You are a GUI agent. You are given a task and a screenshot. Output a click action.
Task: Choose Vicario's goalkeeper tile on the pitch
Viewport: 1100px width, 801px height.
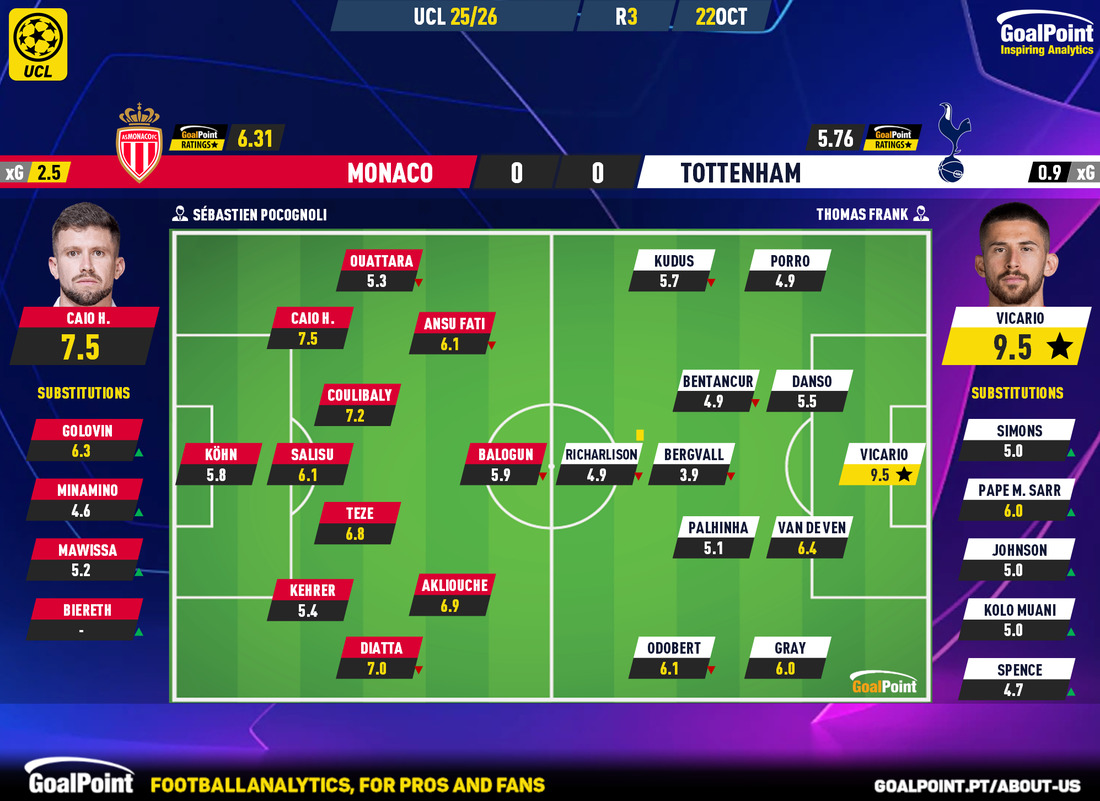881,465
